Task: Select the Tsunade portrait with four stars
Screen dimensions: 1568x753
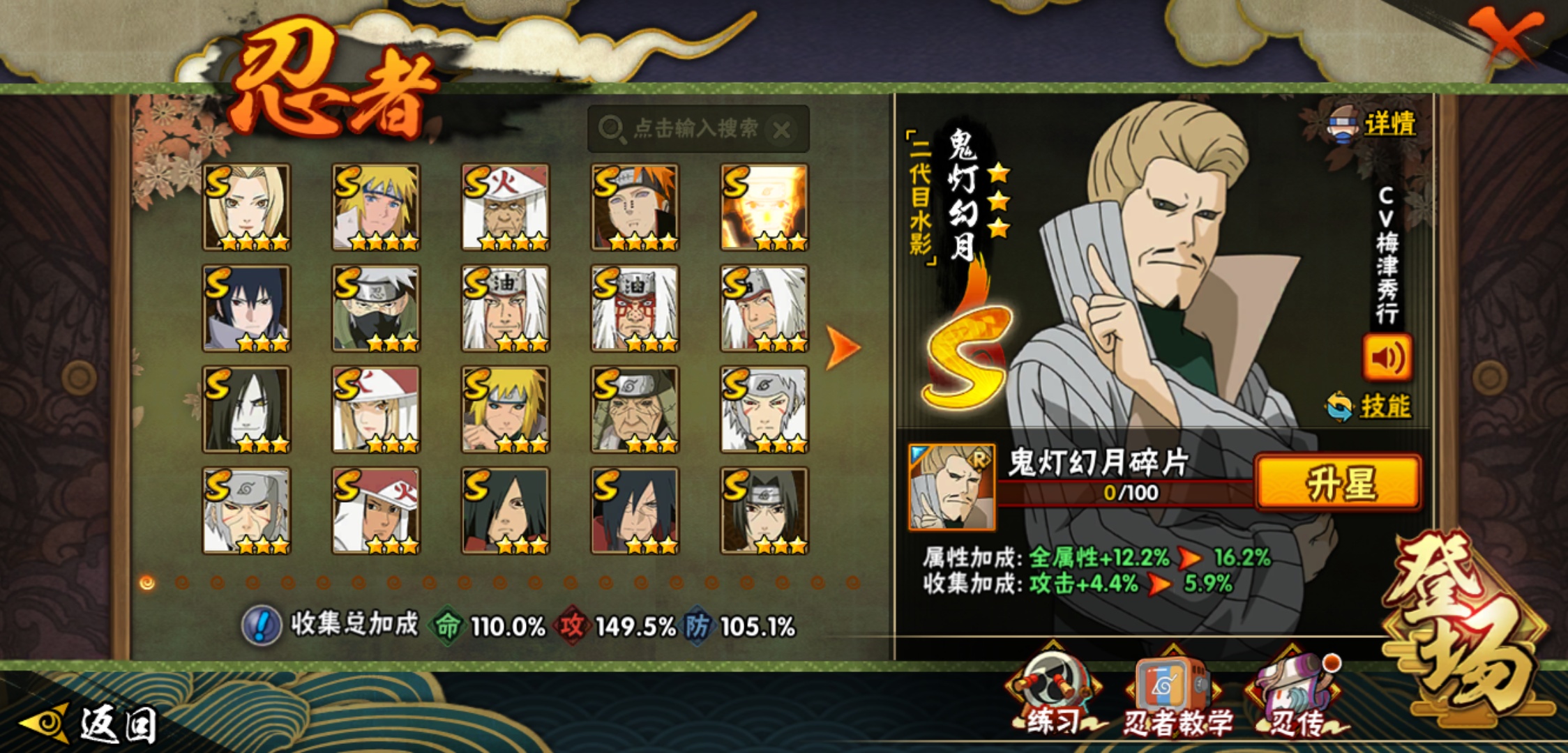Action: (x=246, y=207)
